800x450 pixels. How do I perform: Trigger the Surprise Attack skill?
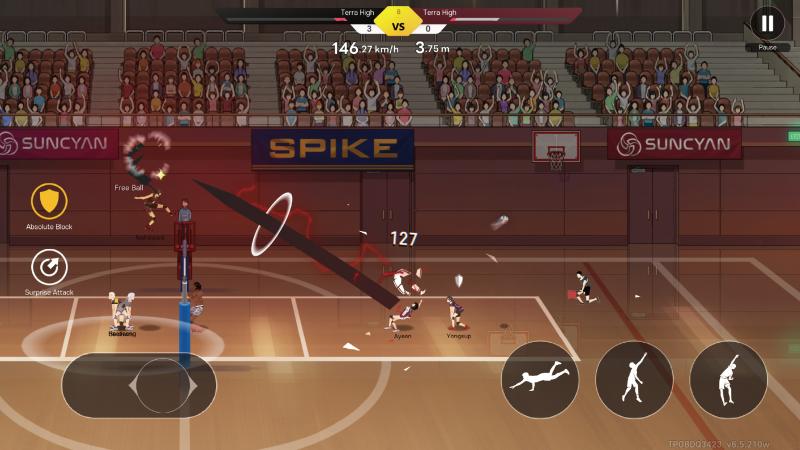pos(49,267)
